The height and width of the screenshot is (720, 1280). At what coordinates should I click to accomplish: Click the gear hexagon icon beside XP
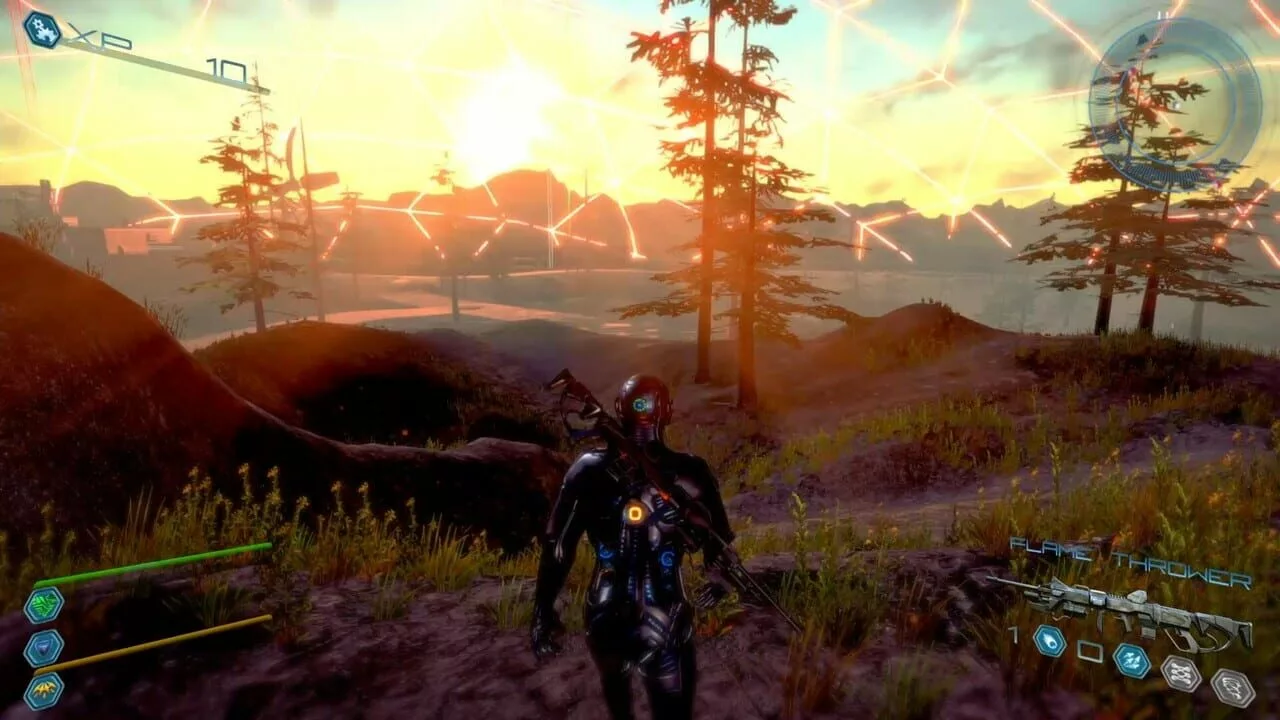[42, 29]
